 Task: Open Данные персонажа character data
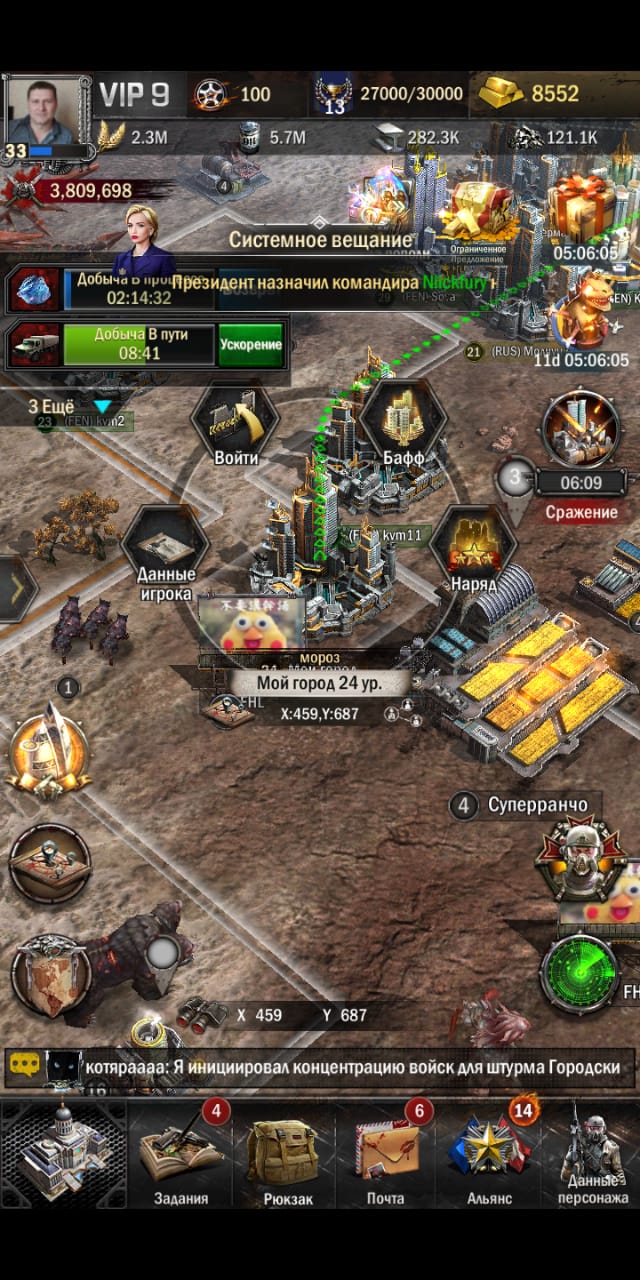593,1153
